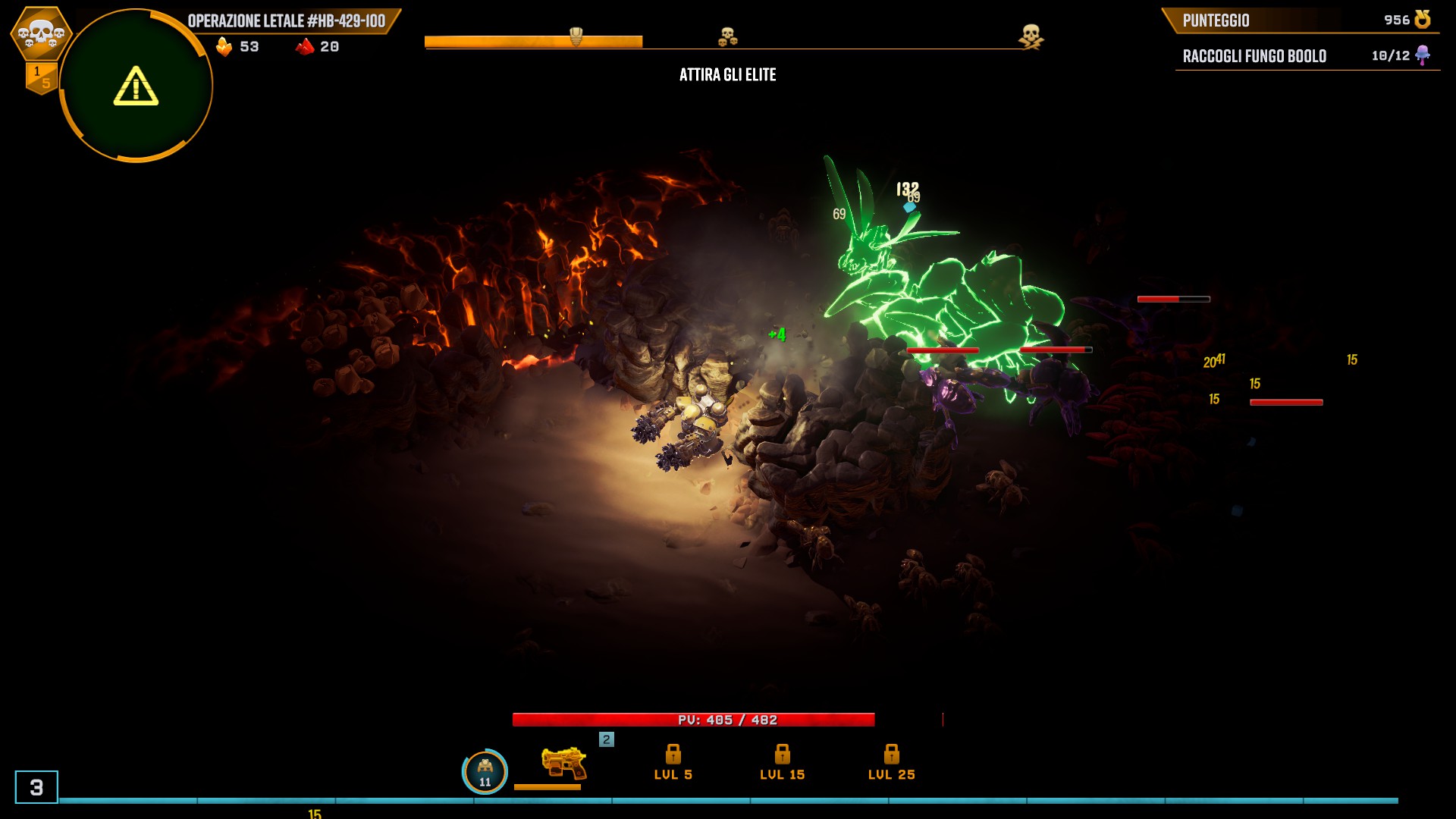Open the Raccogli Fungo Boolo objective tracker
Image resolution: width=1456 pixels, height=819 pixels.
[1306, 56]
